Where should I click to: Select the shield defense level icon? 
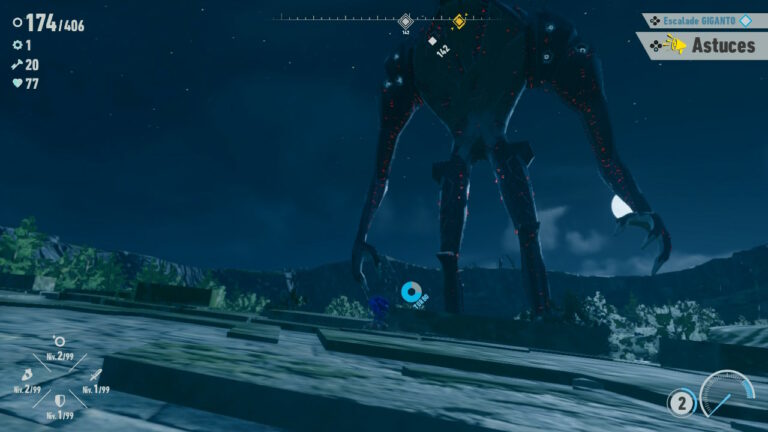coord(59,400)
